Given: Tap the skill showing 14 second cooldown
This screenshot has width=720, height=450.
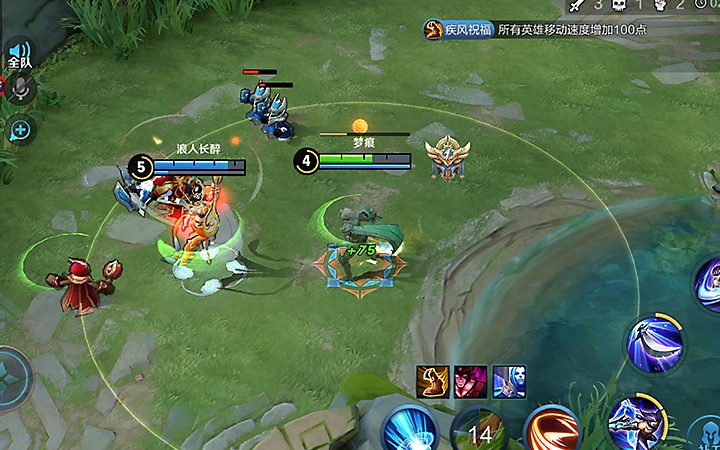Looking at the screenshot, I should coord(480,432).
